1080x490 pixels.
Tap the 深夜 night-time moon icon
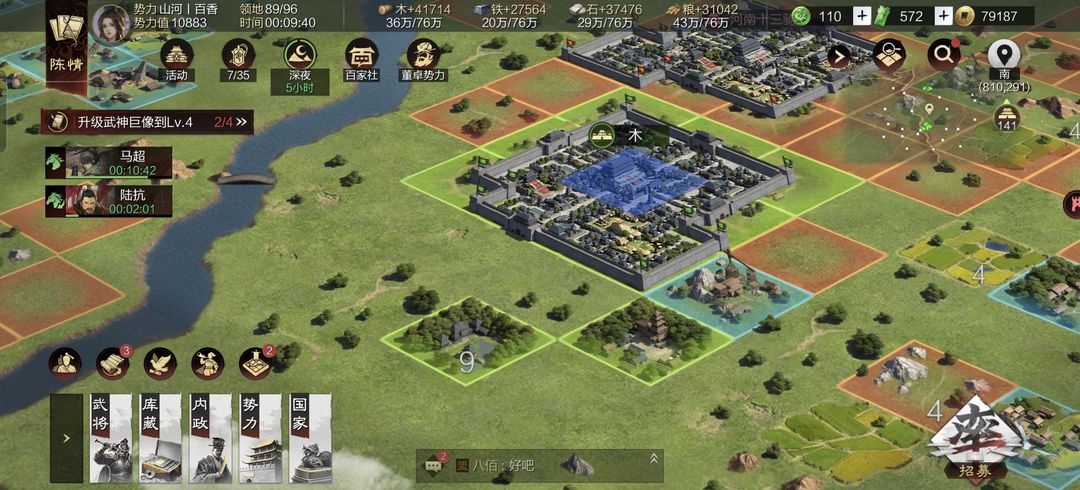299,58
